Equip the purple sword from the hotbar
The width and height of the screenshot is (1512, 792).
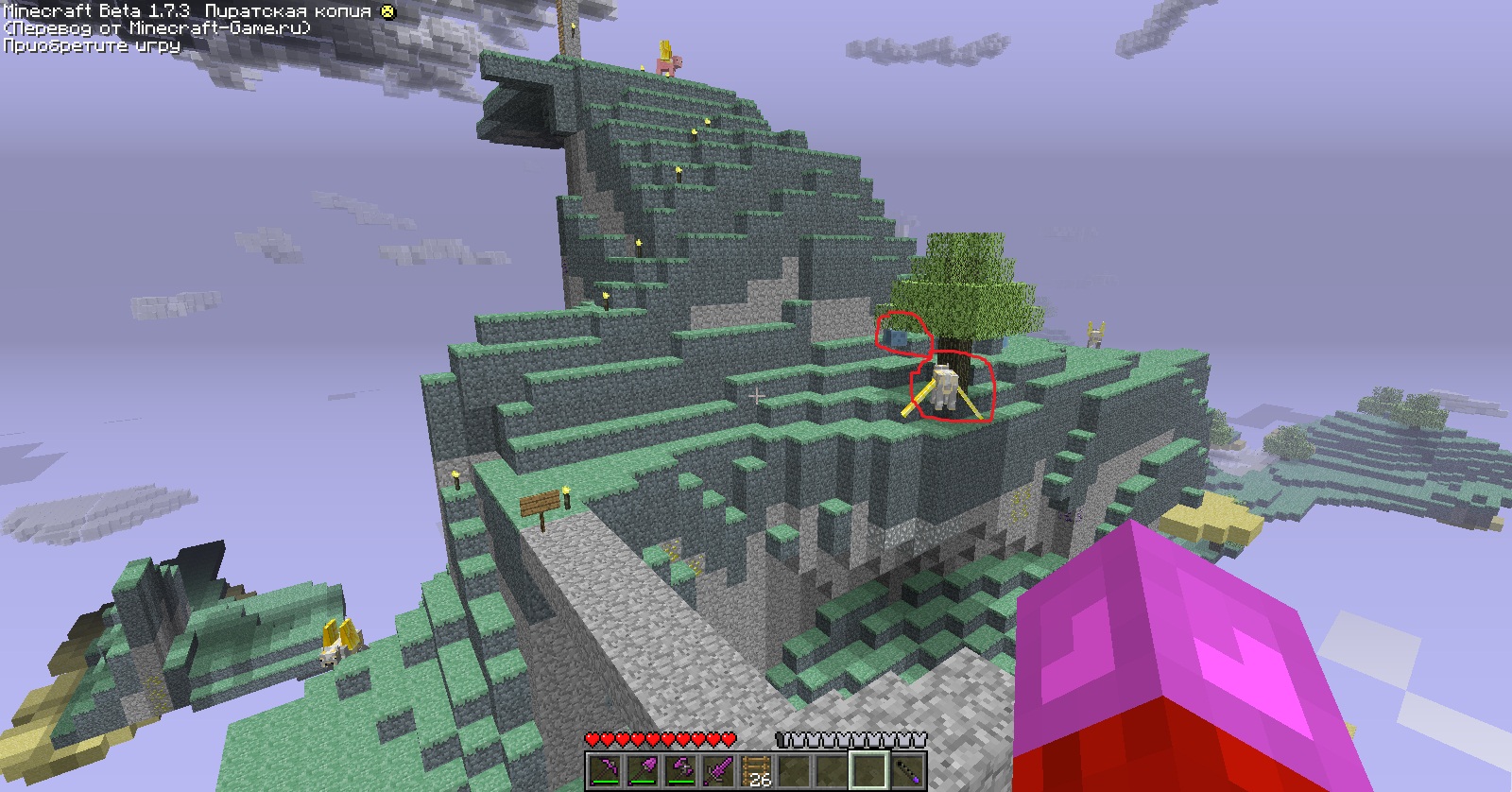pyautogui.click(x=718, y=770)
